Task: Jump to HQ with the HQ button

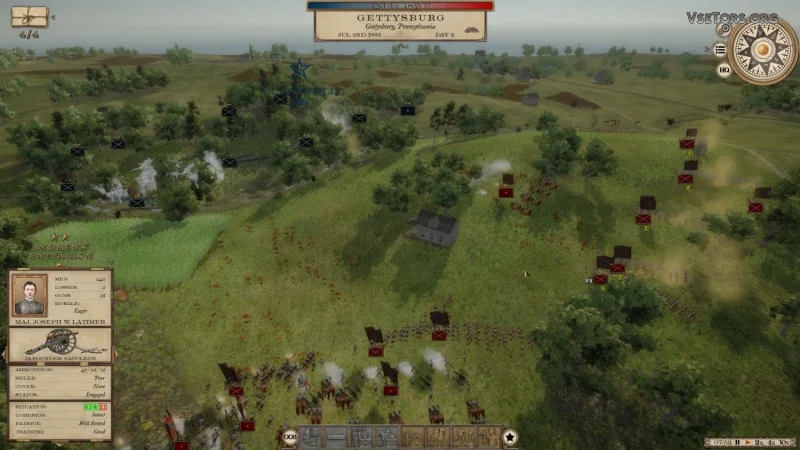Action: click(x=723, y=70)
